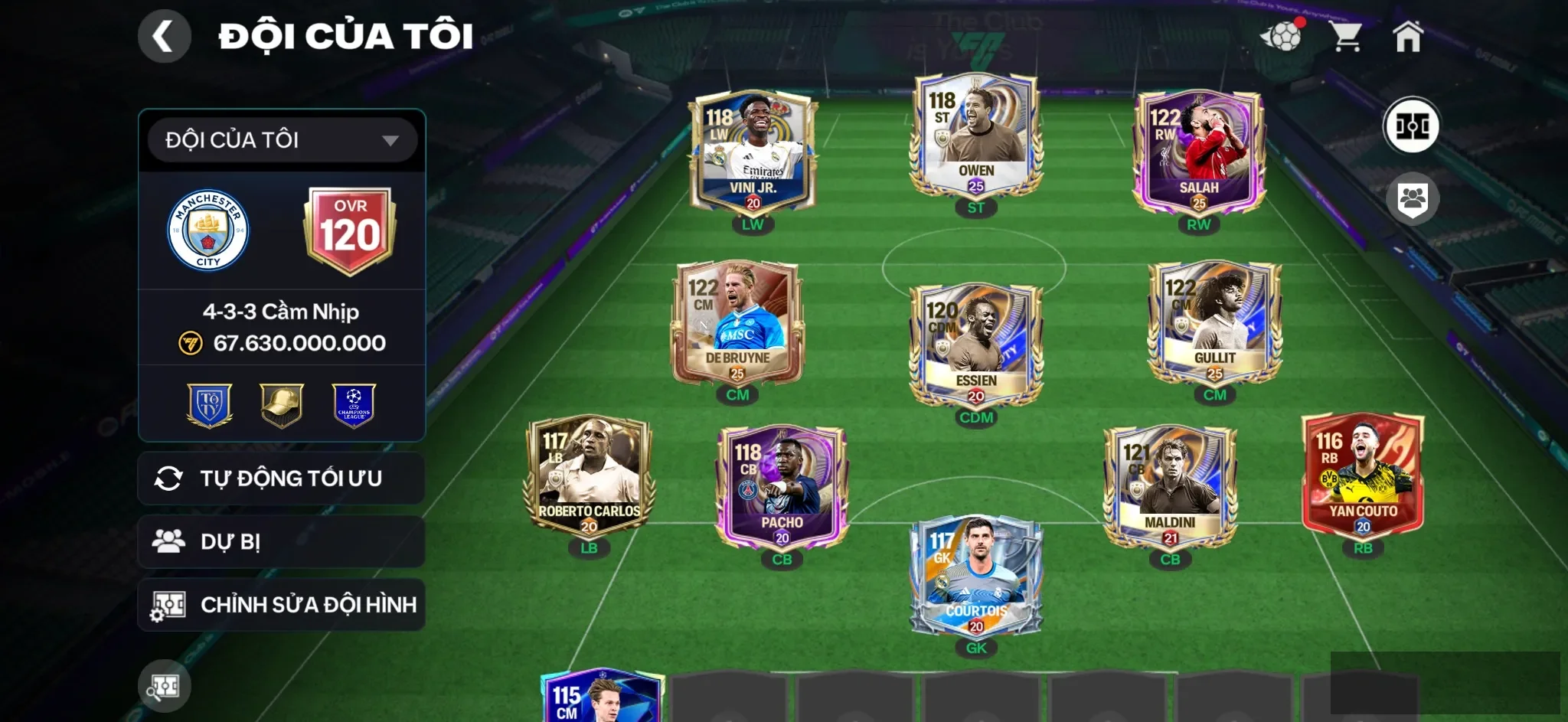Choose CHỈNH SỬA ĐỘI HÌNH option
This screenshot has height=722, width=1568.
[282, 605]
